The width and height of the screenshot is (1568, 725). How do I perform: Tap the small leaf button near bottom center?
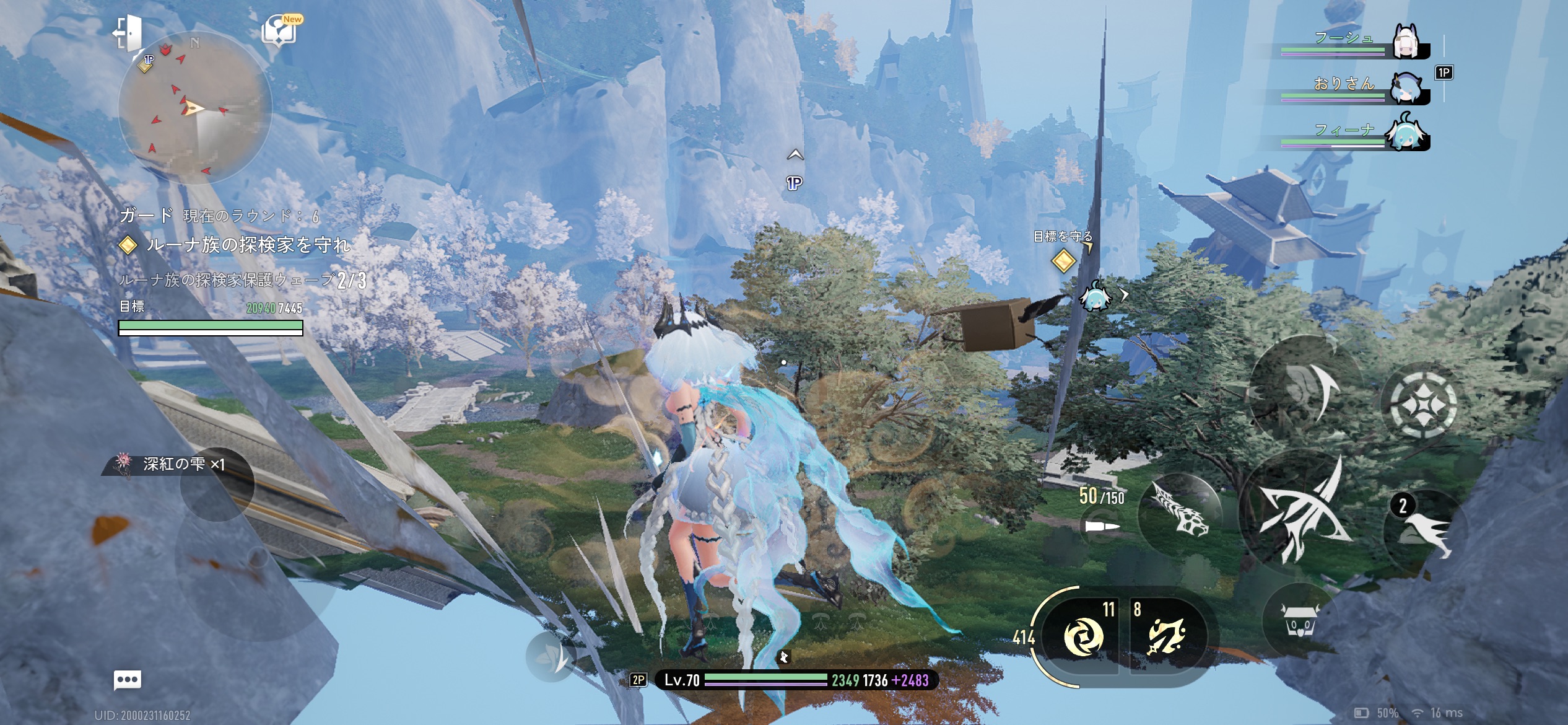click(551, 658)
